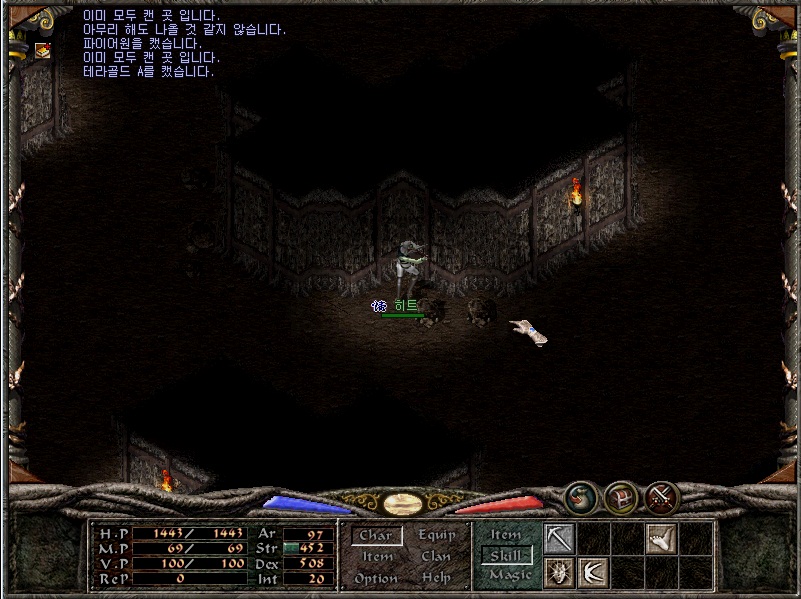The image size is (801, 599).
Task: Click the golden oval center orb
Action: [x=400, y=502]
